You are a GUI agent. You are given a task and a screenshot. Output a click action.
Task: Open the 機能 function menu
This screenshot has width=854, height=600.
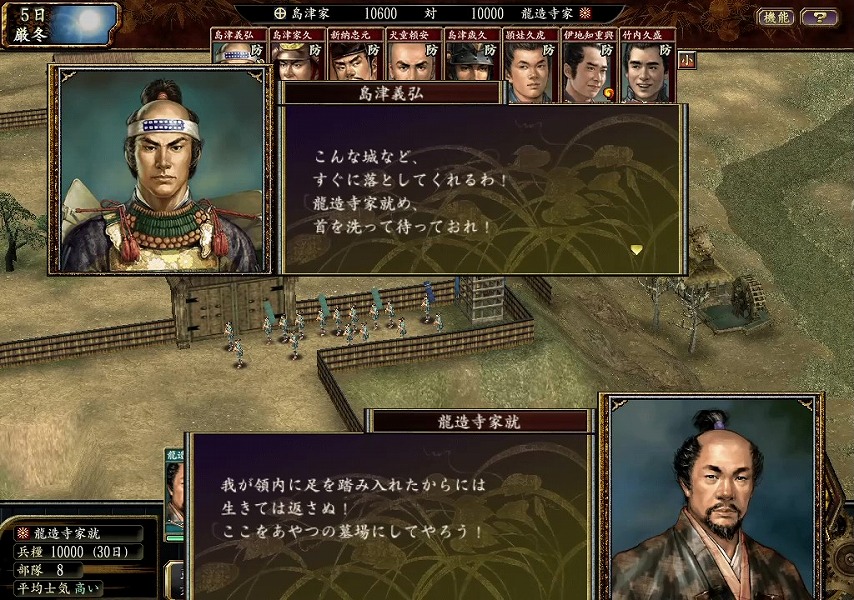(x=775, y=17)
